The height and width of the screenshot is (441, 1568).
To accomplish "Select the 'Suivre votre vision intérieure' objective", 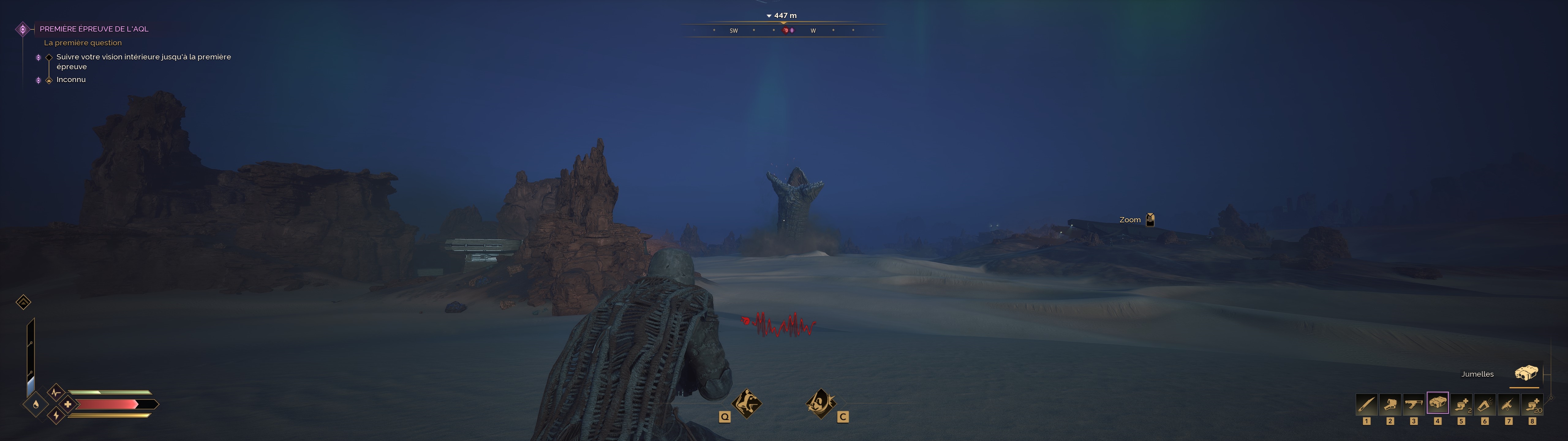I will click(x=143, y=62).
